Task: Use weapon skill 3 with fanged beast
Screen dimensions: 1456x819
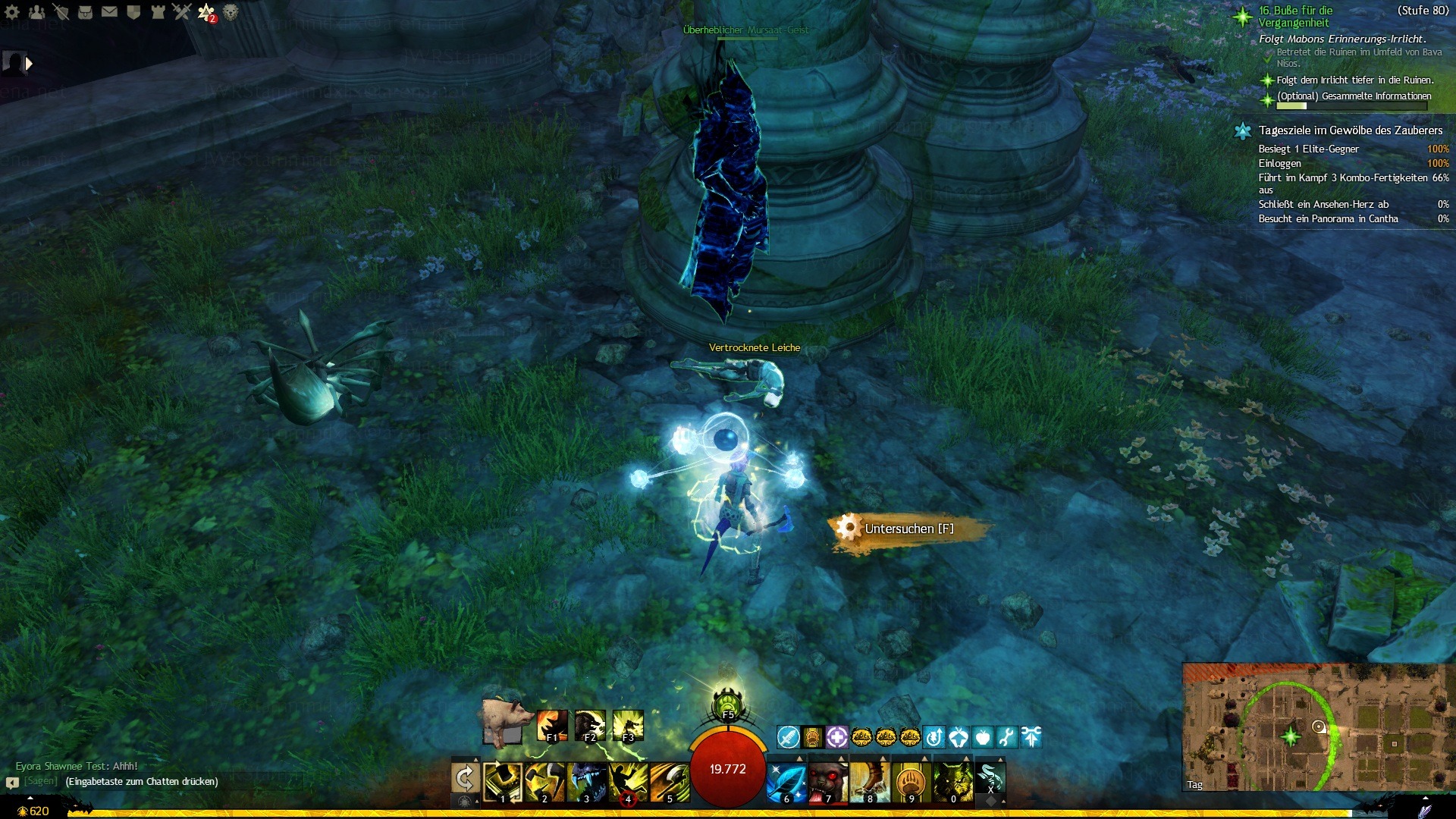Action: 586,781
